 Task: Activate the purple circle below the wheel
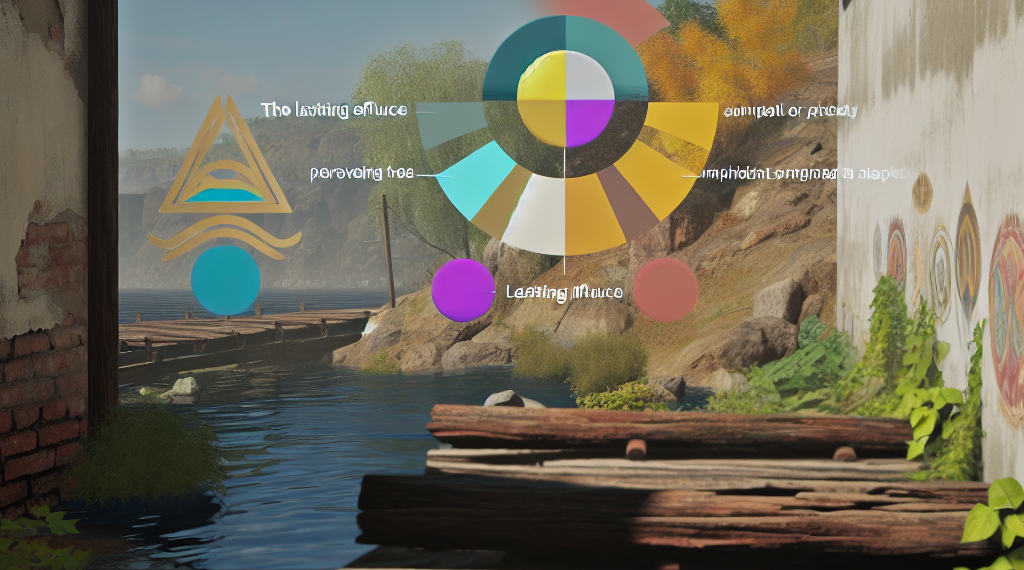[x=463, y=290]
